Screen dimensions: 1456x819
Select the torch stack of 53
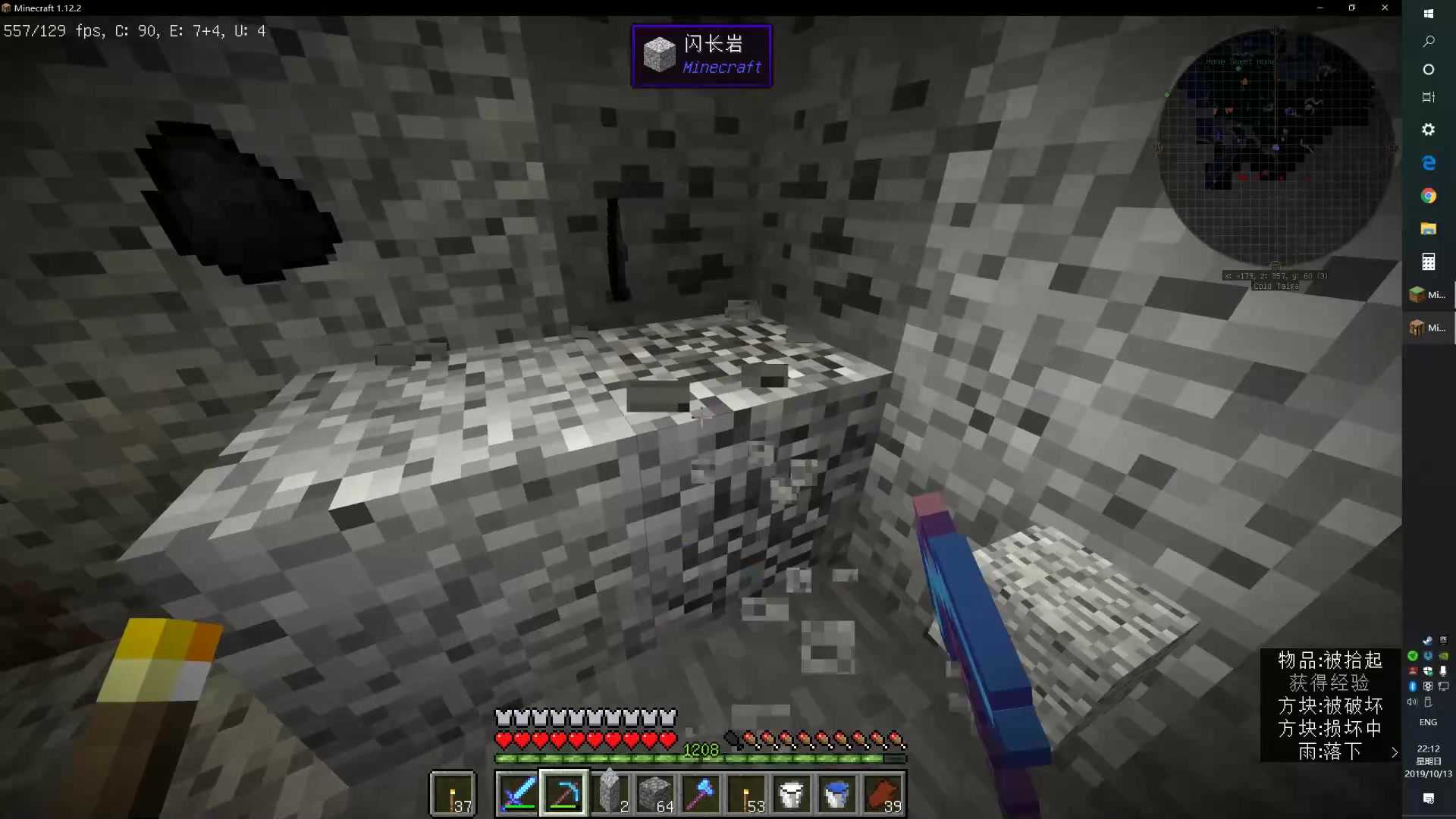pyautogui.click(x=747, y=793)
